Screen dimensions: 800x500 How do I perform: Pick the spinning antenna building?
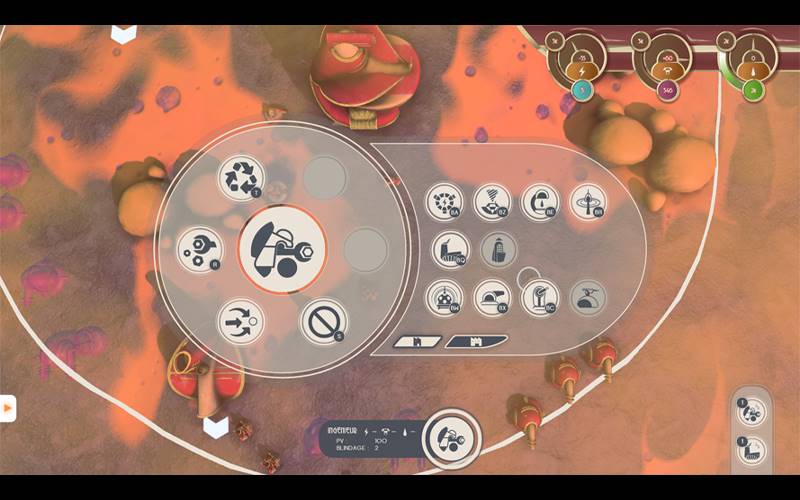[588, 202]
